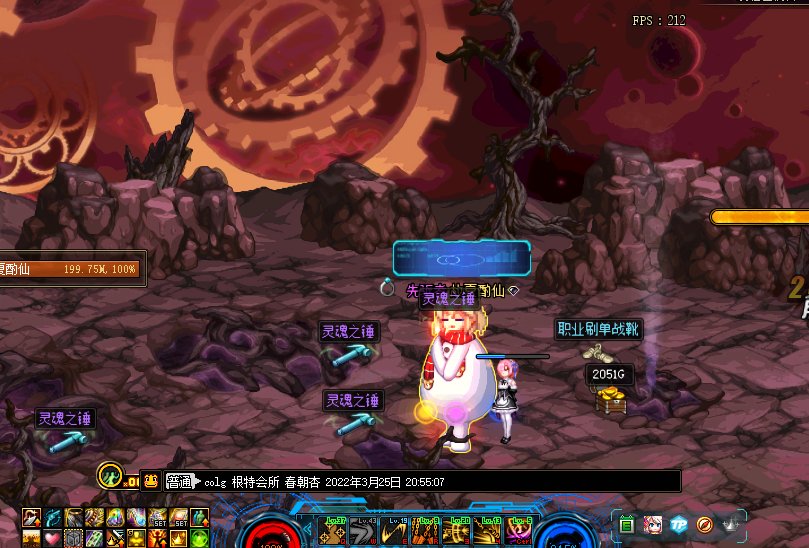Open the blue TP hexagon icon
The height and width of the screenshot is (548, 809).
click(679, 524)
